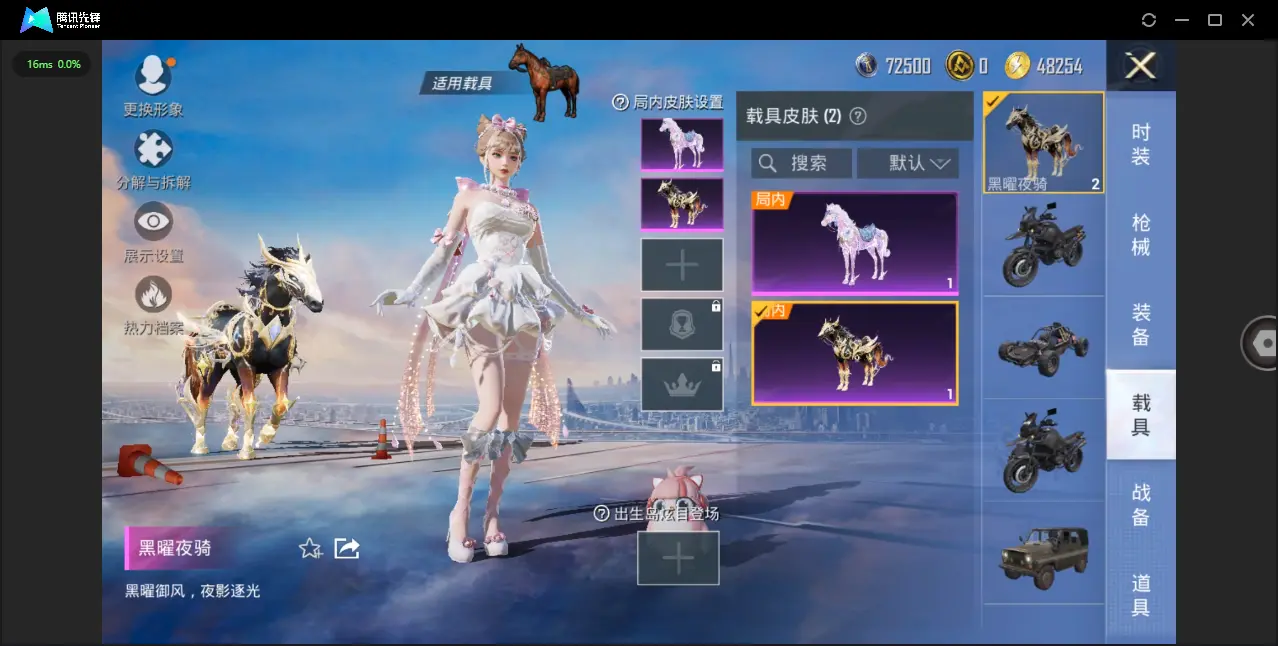1278x646 pixels.
Task: Select the 黑曜夜骑 horse vehicle entry
Action: click(1043, 142)
